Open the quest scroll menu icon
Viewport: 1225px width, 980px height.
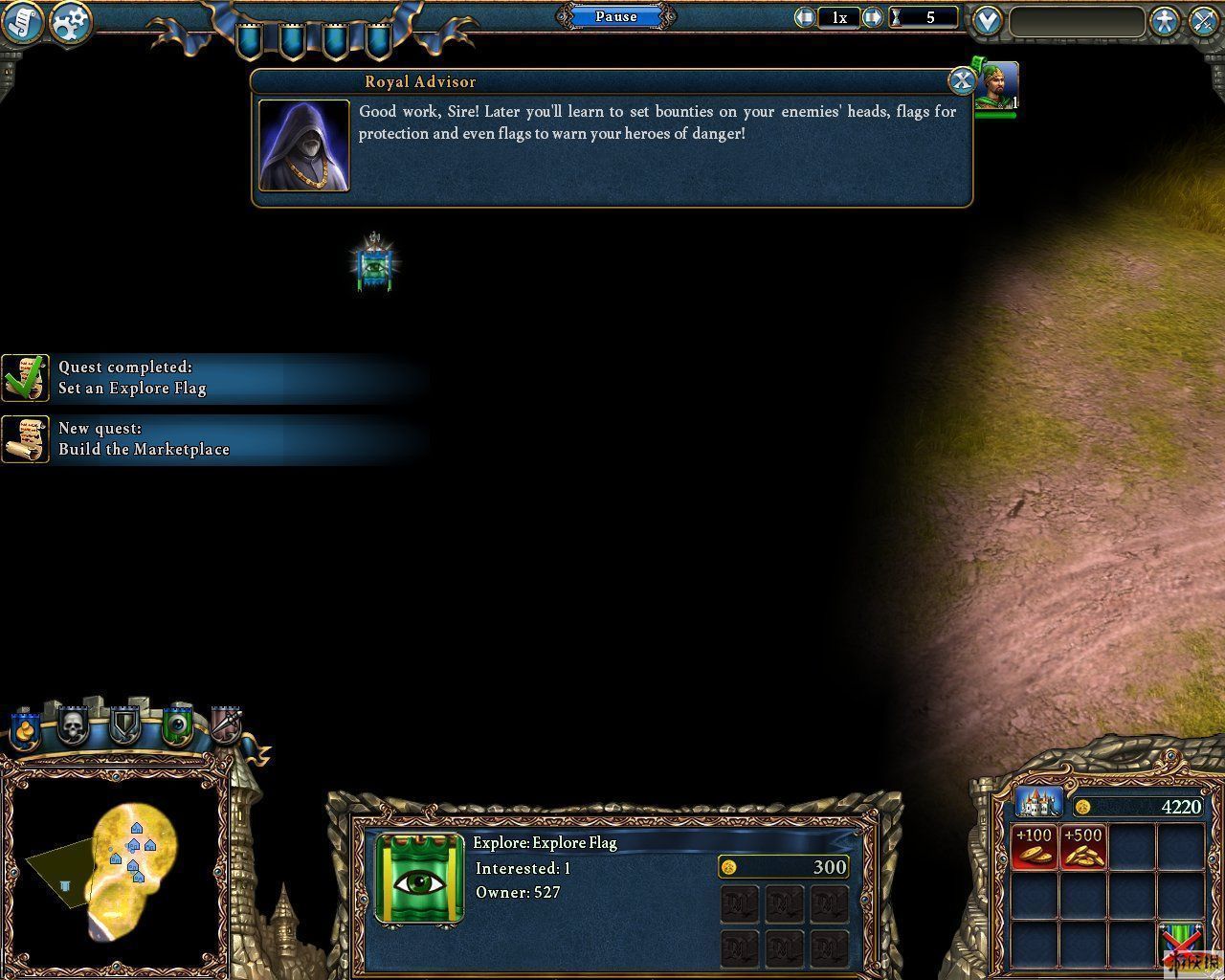[21, 23]
